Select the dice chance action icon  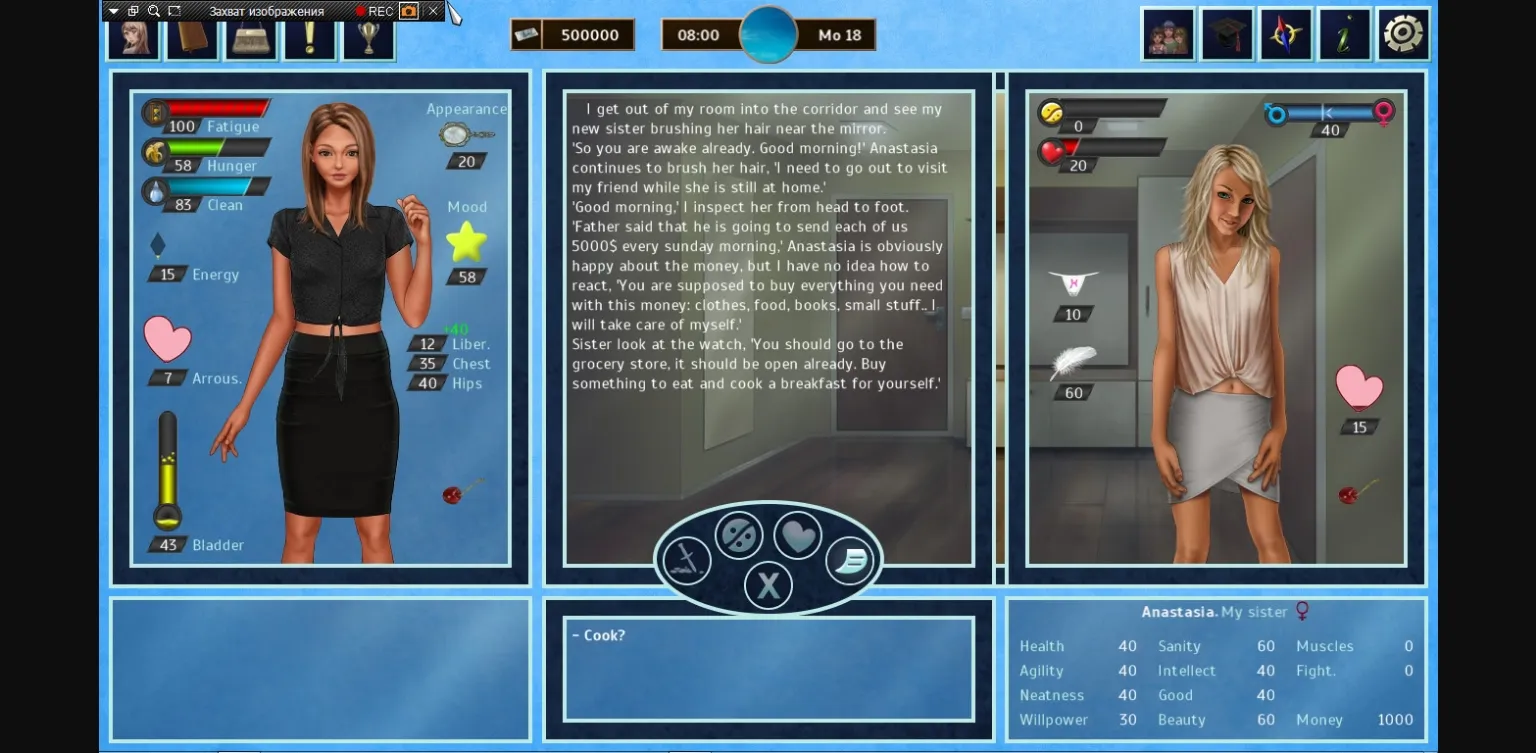738,534
